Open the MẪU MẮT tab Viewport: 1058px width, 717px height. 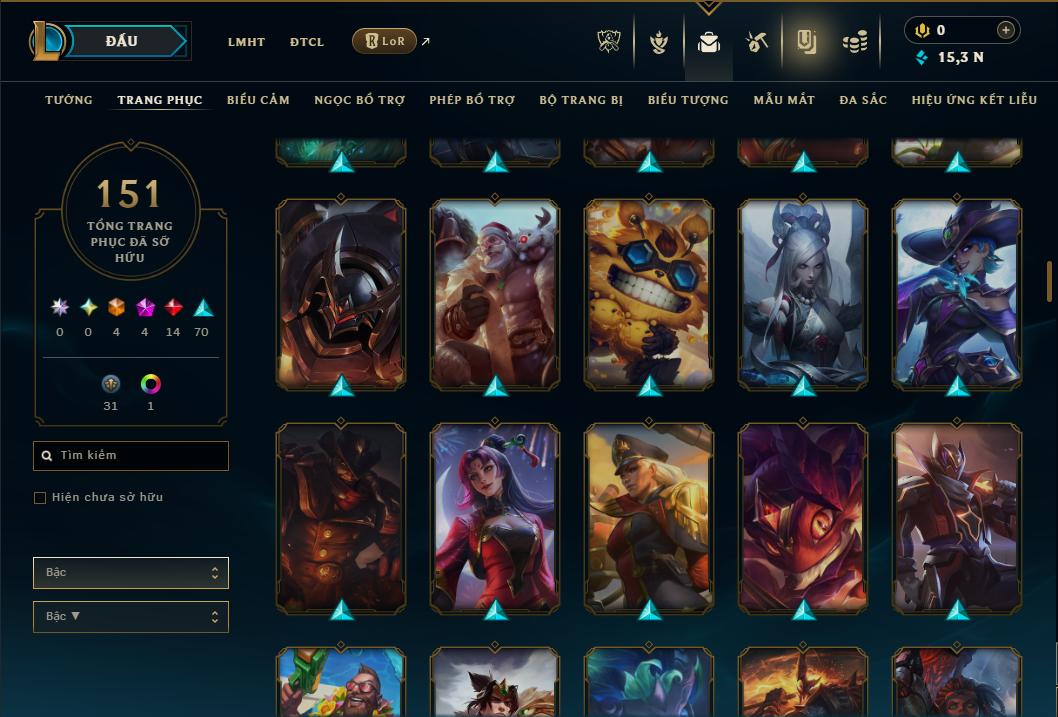[784, 100]
